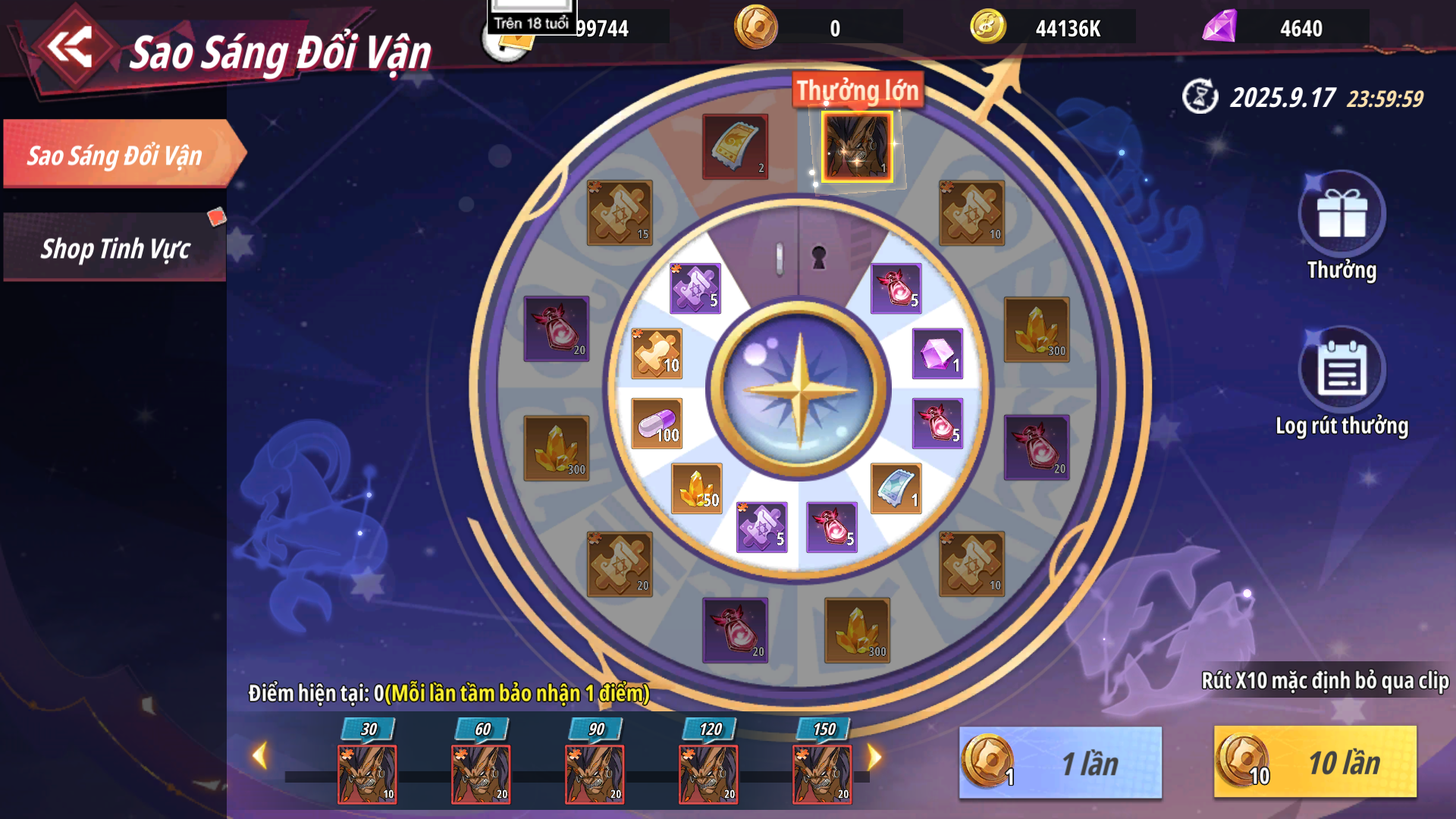The image size is (1456, 819).
Task: Select the 150-point milestone reward
Action: (x=822, y=773)
